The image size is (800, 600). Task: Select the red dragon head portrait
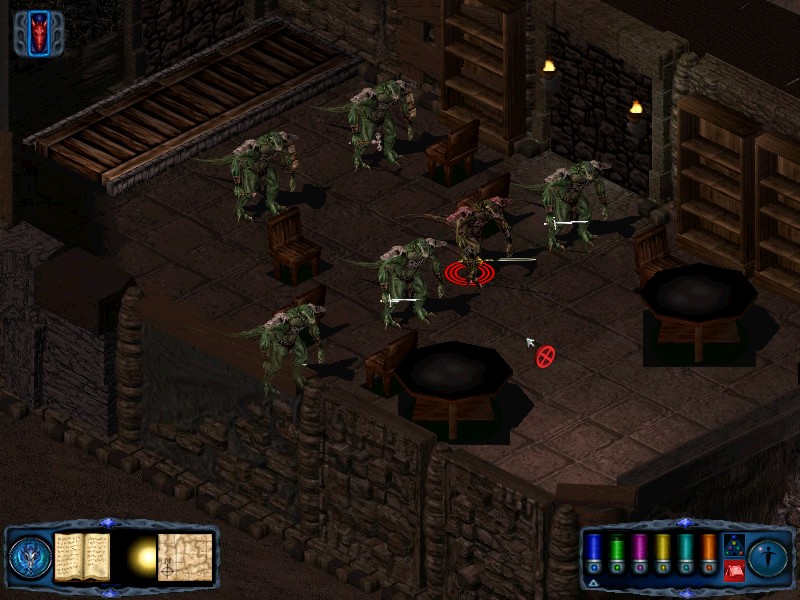(x=40, y=32)
